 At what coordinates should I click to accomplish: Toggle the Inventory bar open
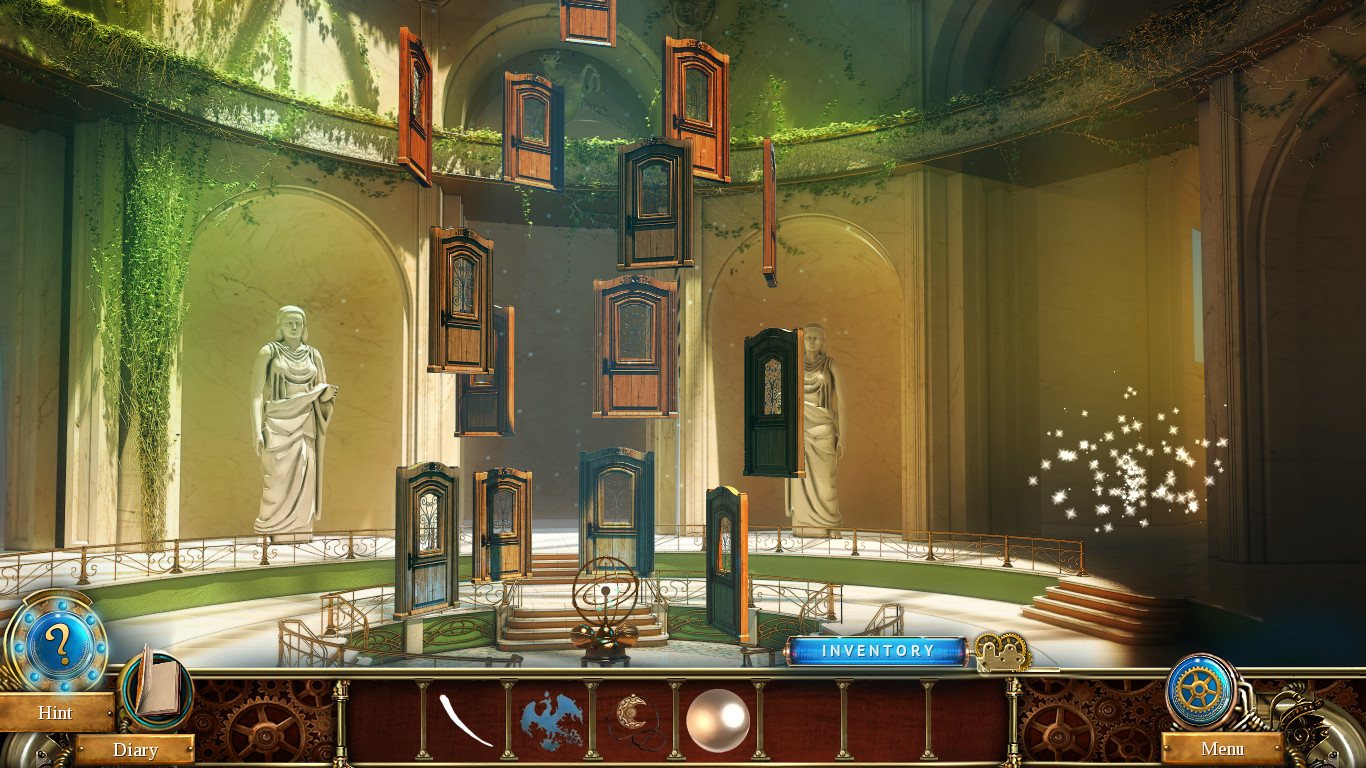pyautogui.click(x=878, y=650)
